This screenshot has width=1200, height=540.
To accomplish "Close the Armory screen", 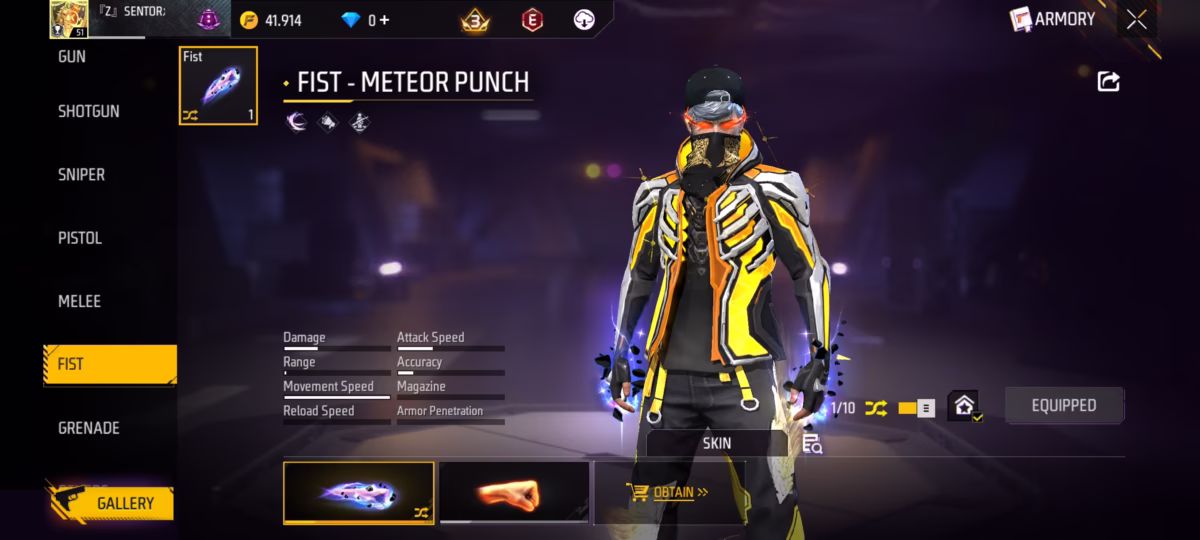I will [x=1137, y=19].
